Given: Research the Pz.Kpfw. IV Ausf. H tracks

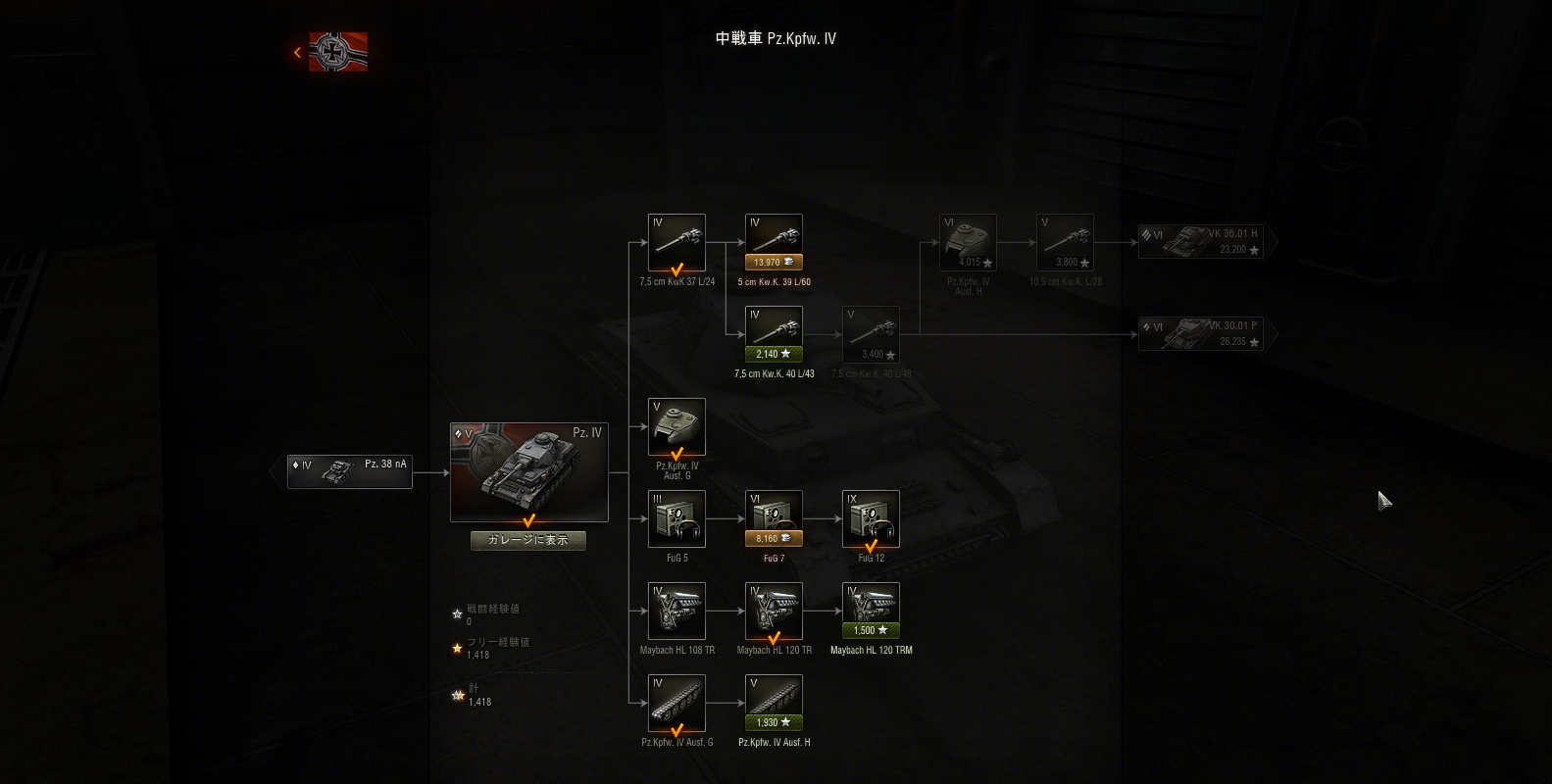Looking at the screenshot, I should pyautogui.click(x=774, y=722).
